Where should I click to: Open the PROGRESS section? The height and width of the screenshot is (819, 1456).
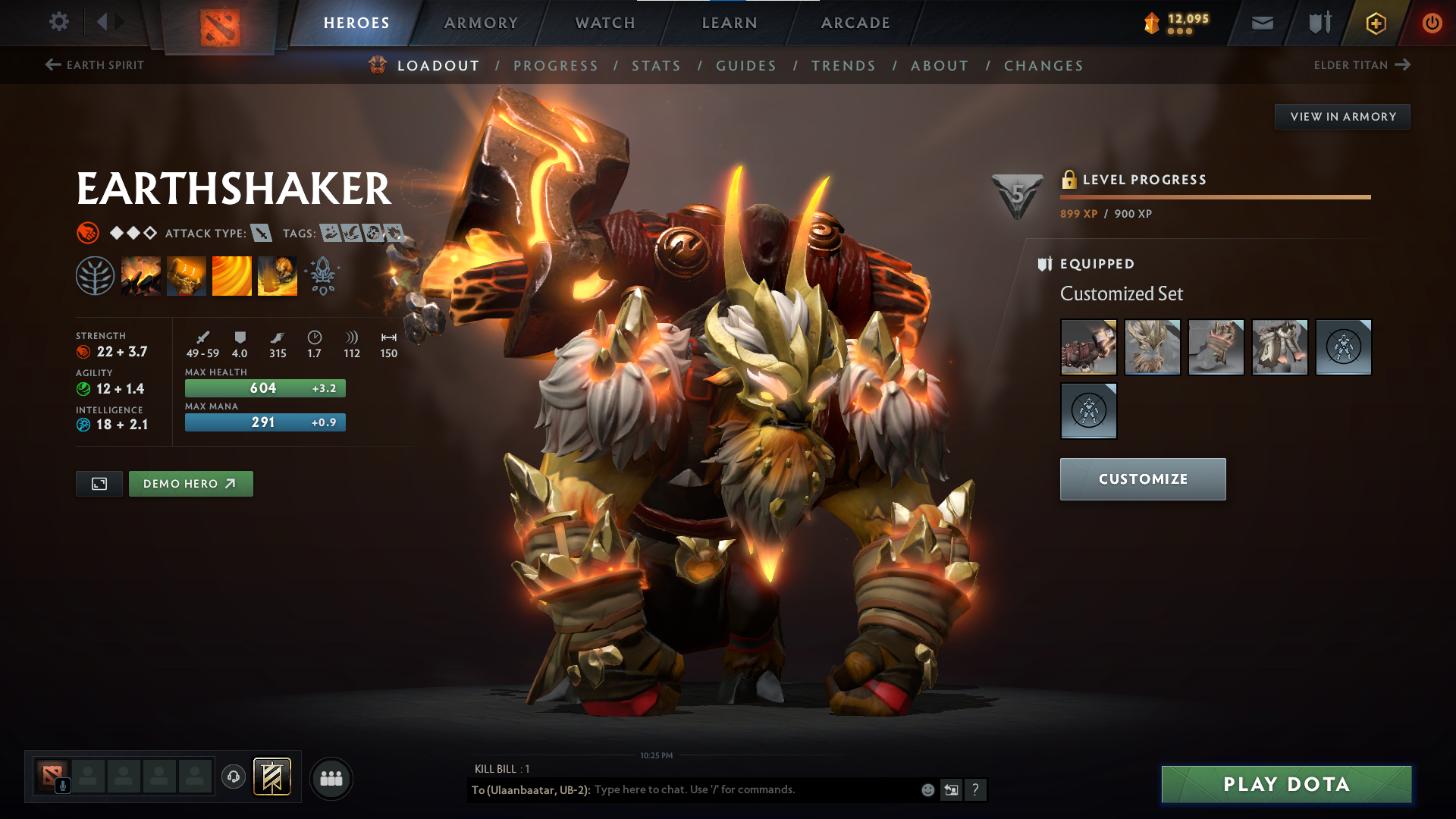click(556, 65)
